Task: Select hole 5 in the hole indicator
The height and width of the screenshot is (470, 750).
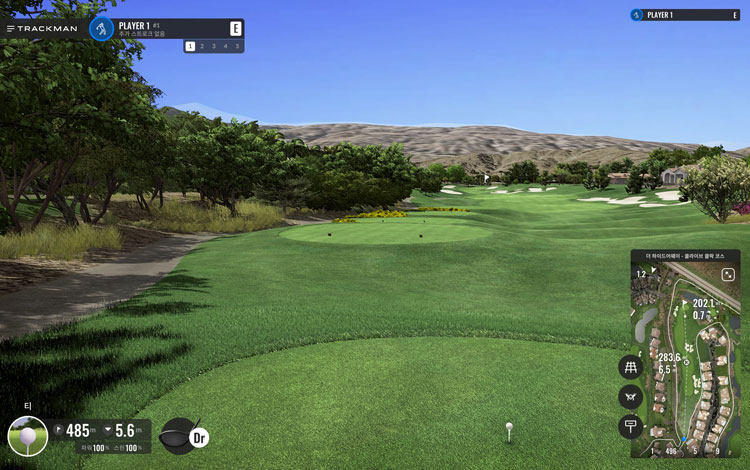Action: point(237,46)
